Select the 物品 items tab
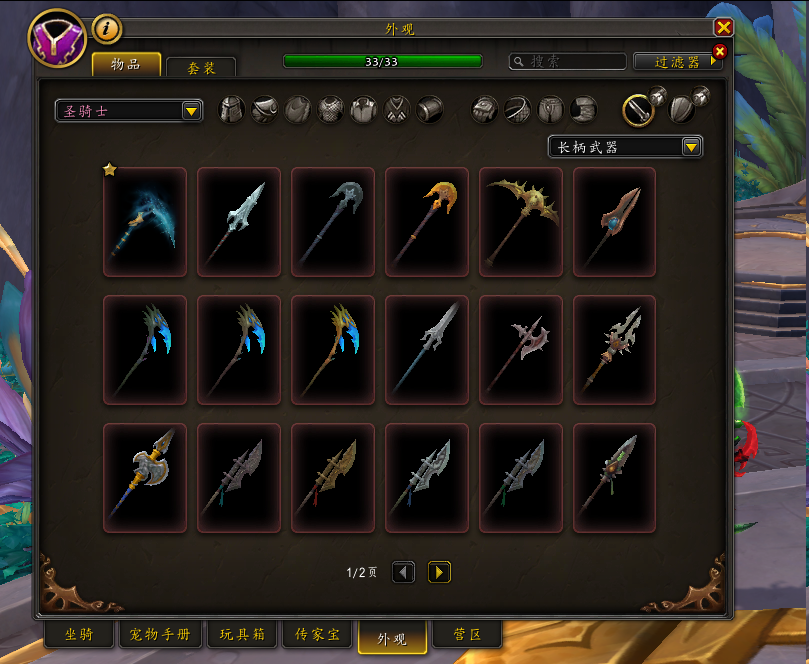Screen dimensions: 809x664 click(x=127, y=65)
